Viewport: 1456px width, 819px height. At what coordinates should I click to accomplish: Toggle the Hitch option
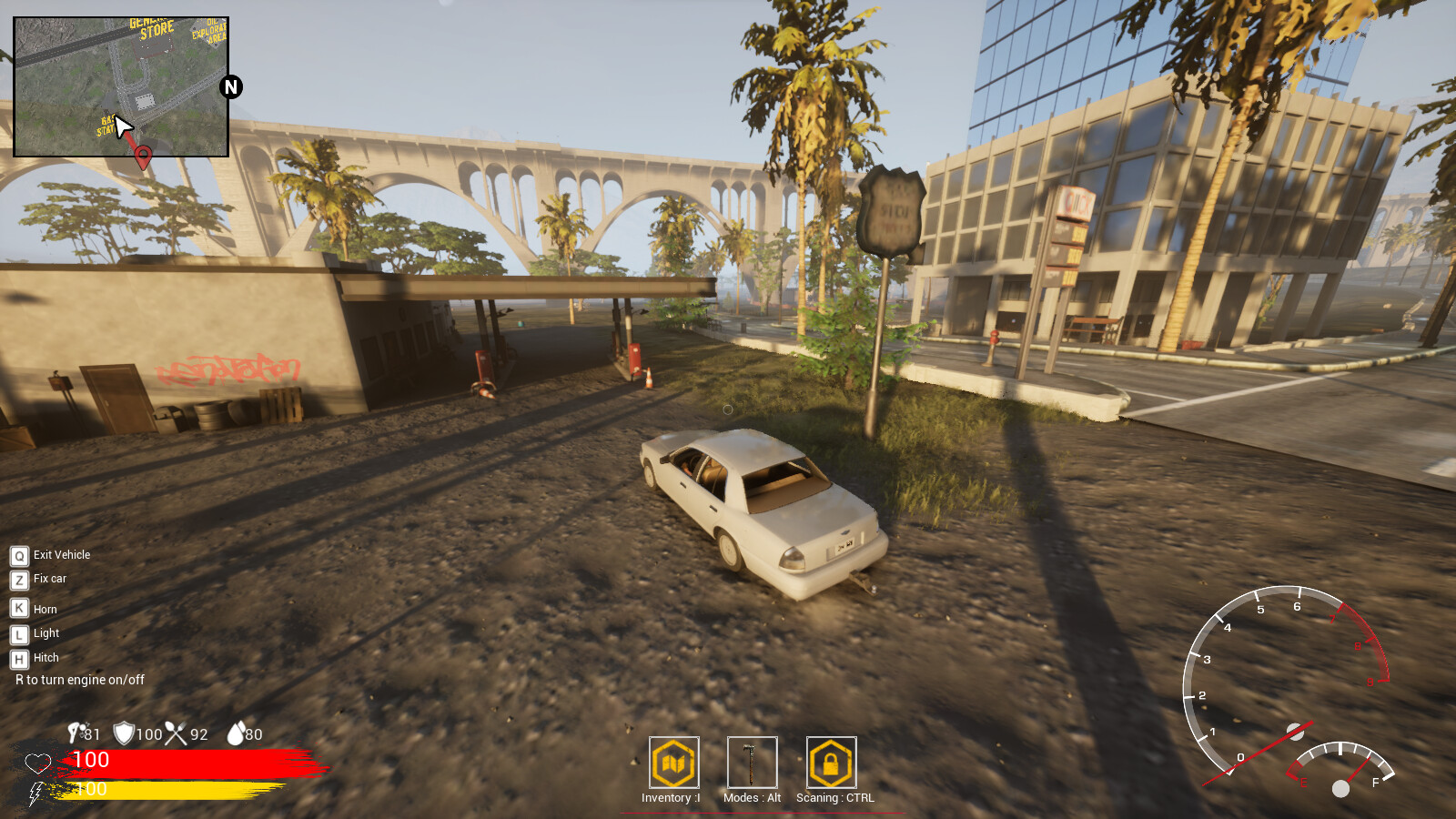click(44, 658)
